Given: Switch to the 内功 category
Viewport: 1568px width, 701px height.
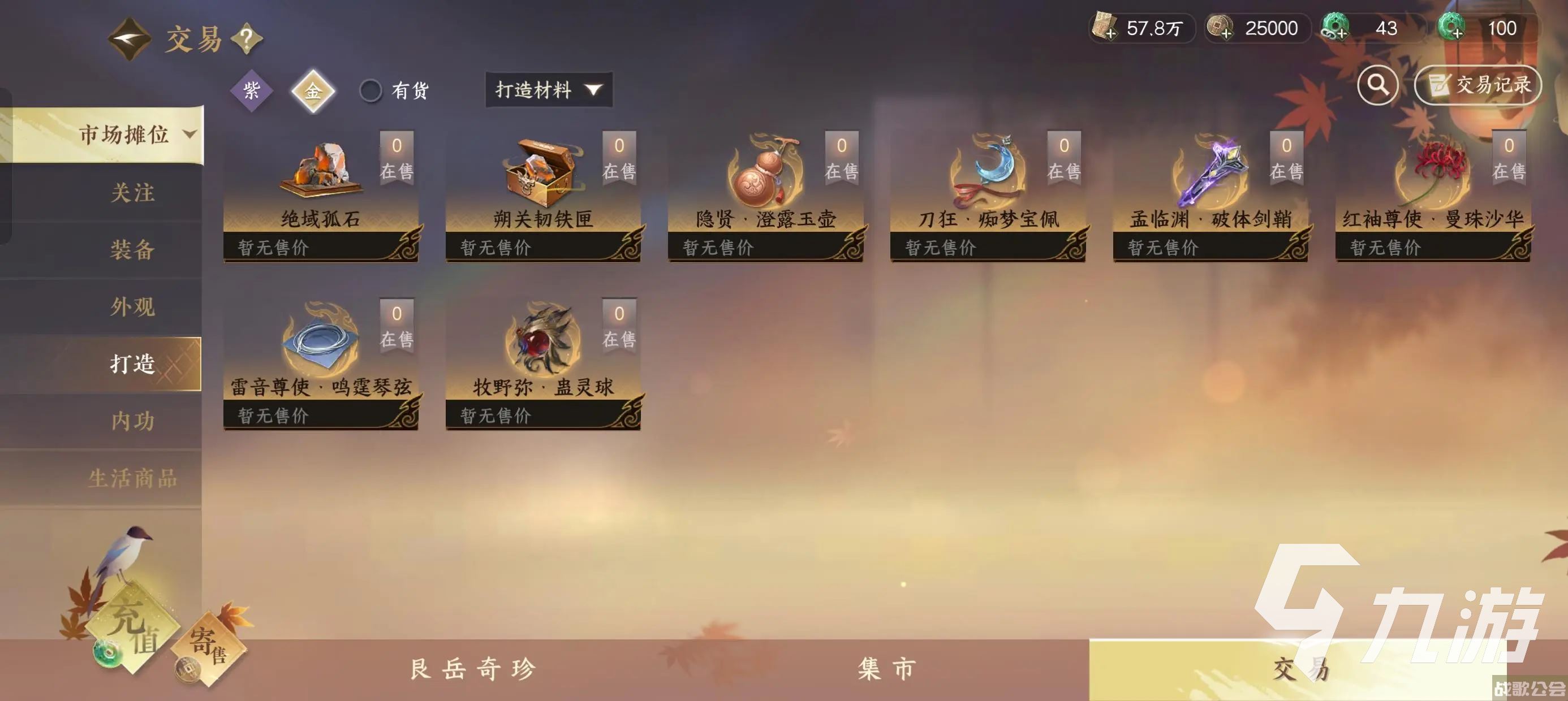Looking at the screenshot, I should (132, 421).
